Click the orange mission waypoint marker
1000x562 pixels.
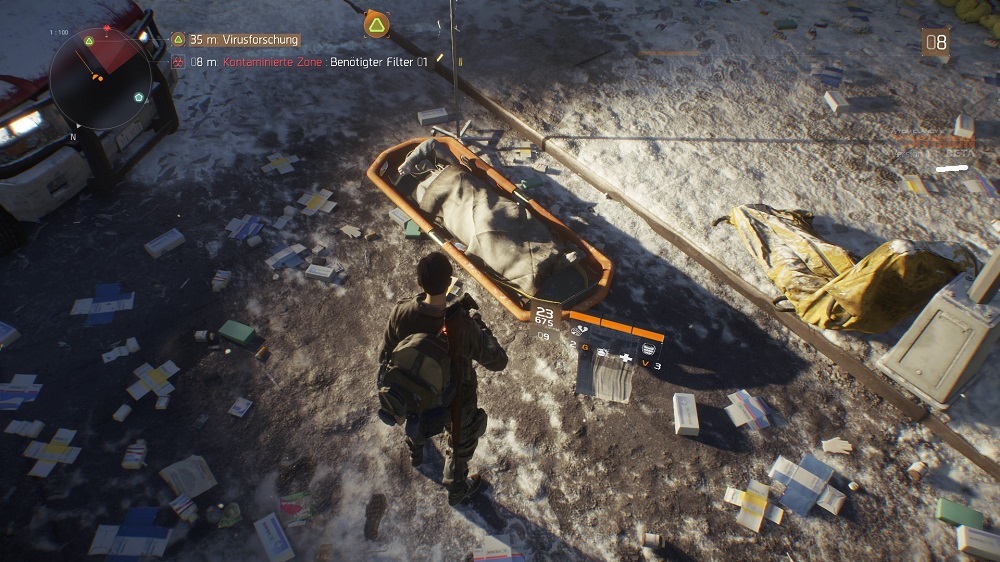click(376, 24)
